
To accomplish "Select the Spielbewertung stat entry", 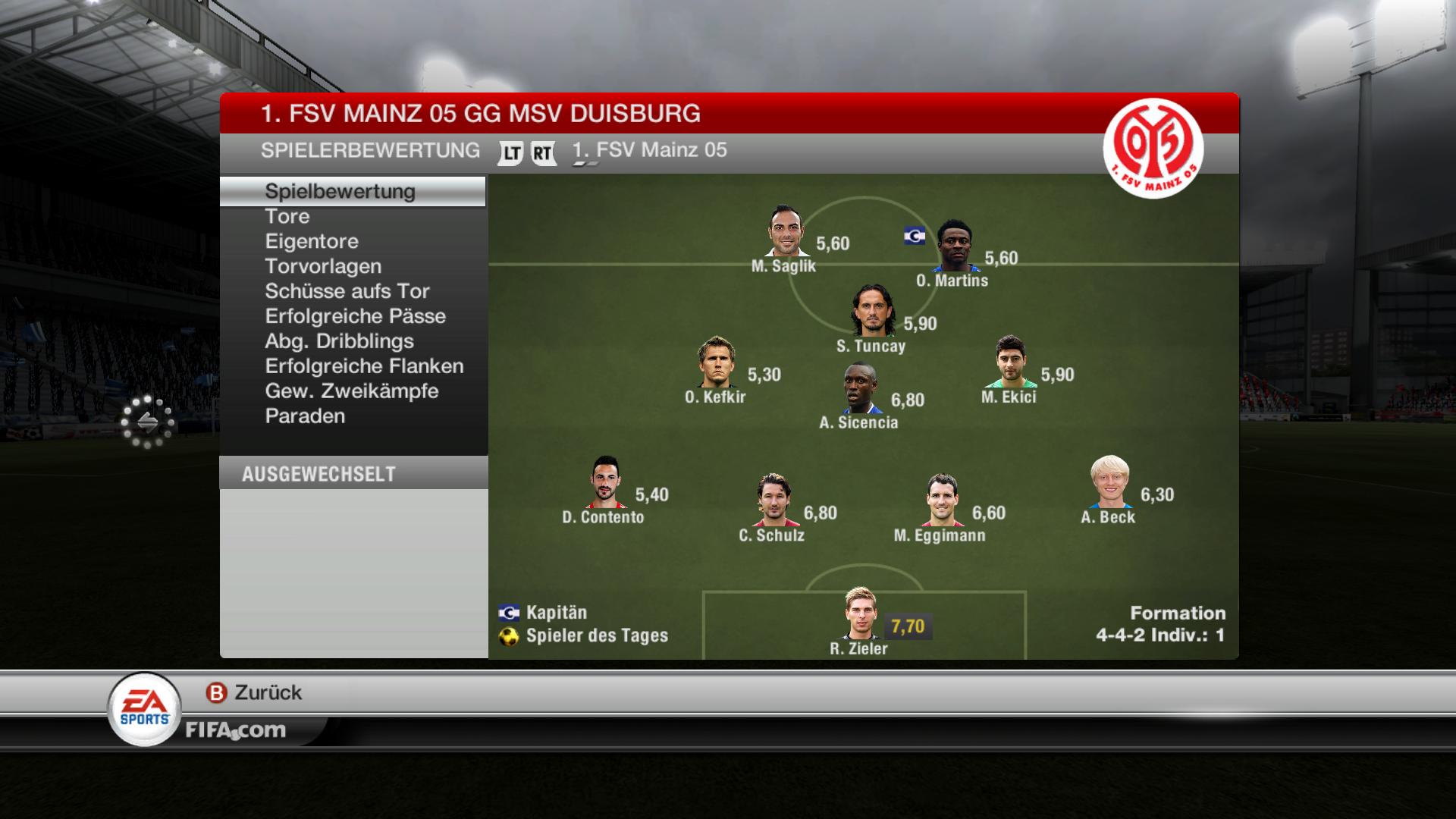I will [x=340, y=191].
